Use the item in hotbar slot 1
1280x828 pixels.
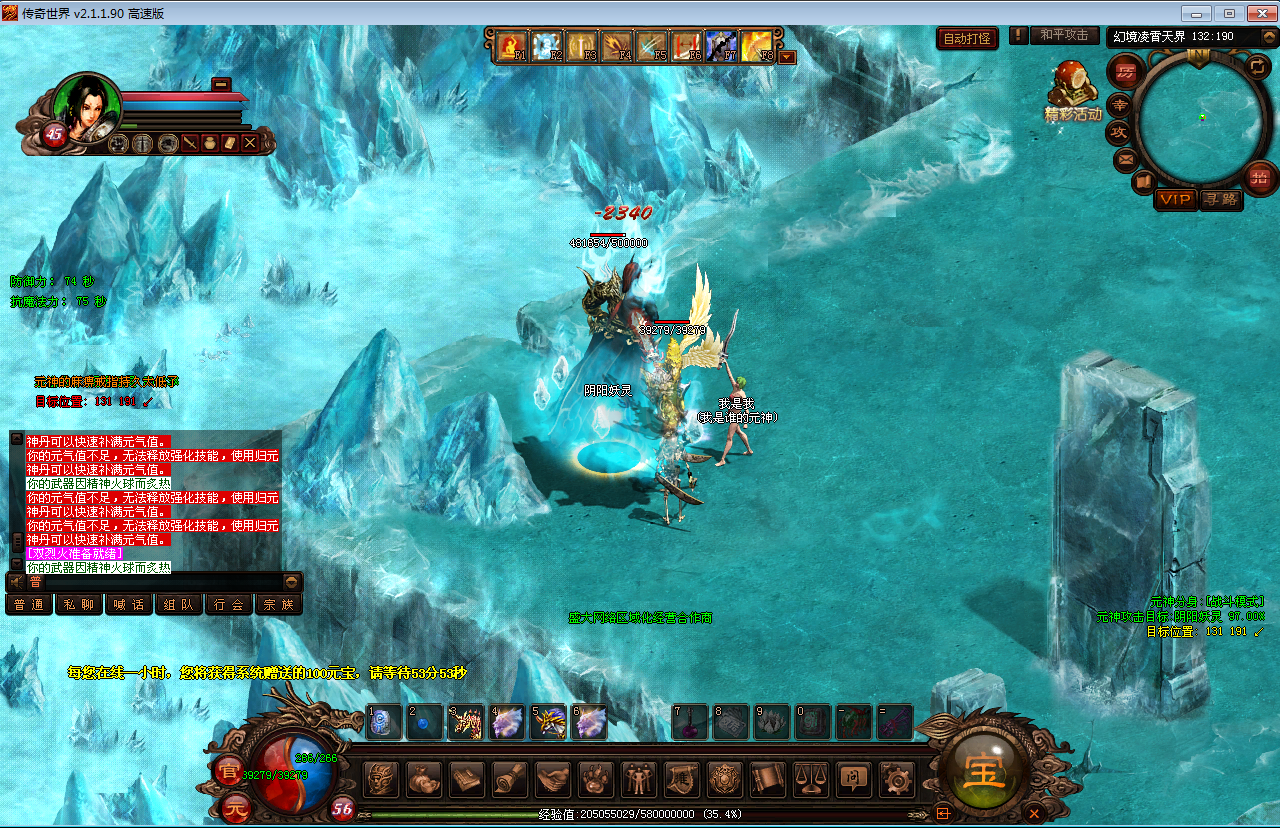coord(383,721)
